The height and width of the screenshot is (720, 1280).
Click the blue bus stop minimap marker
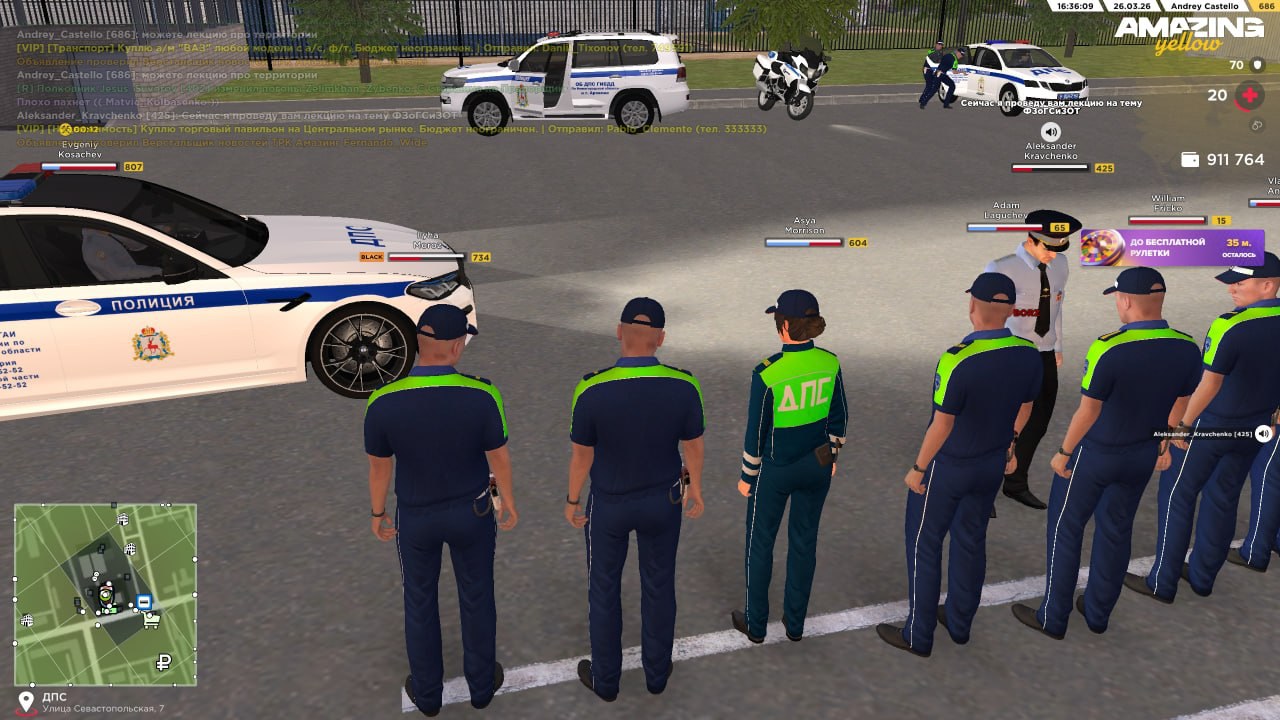[144, 602]
